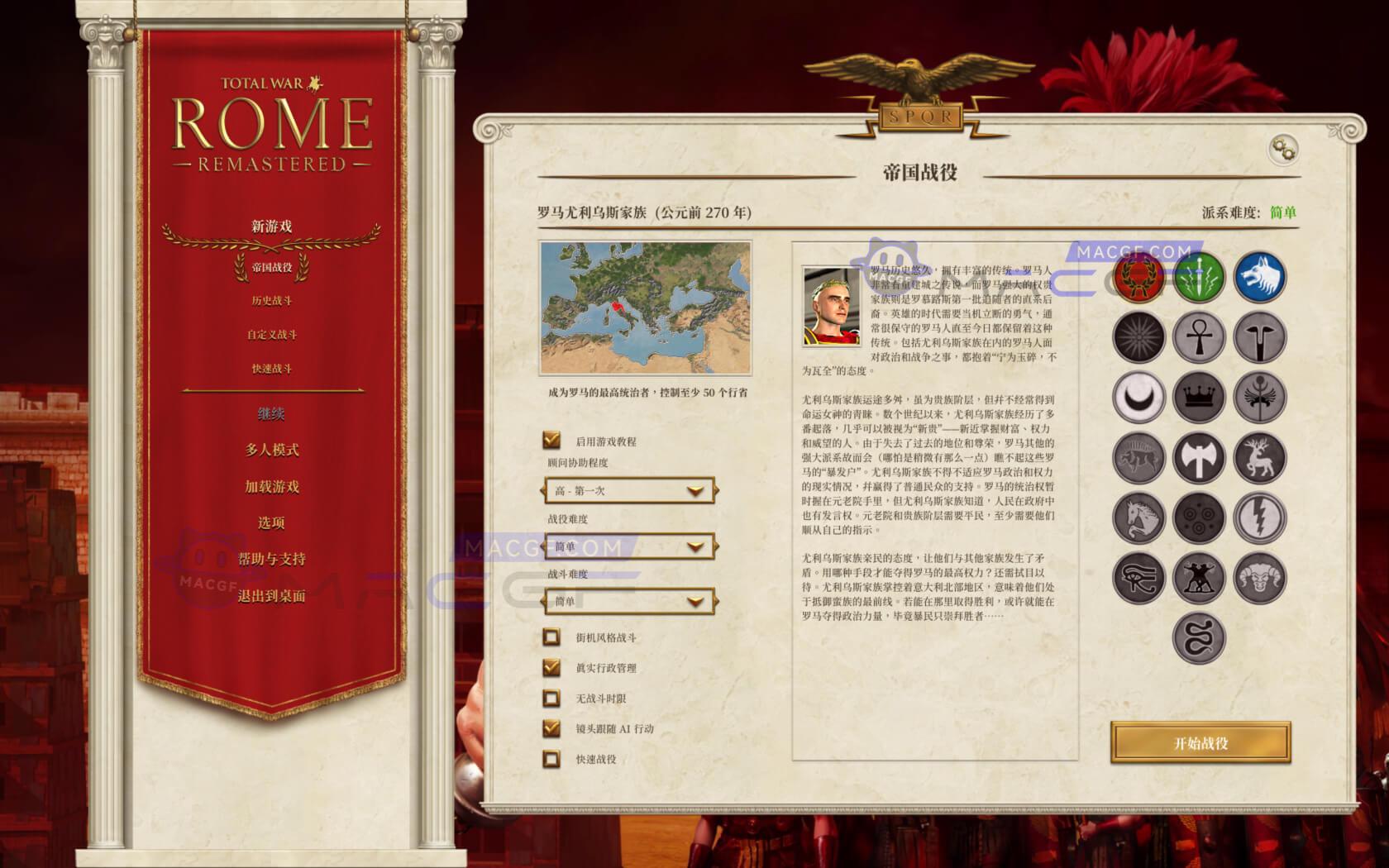1389x868 pixels.
Task: Open the 战斗难度 dropdown
Action: pyautogui.click(x=630, y=602)
